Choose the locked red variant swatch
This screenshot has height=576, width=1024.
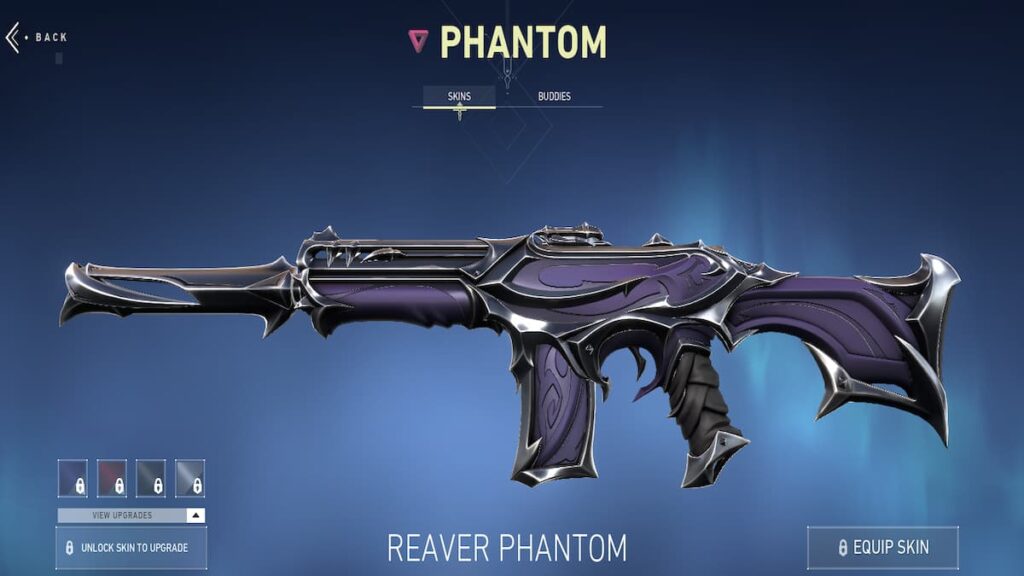point(112,478)
